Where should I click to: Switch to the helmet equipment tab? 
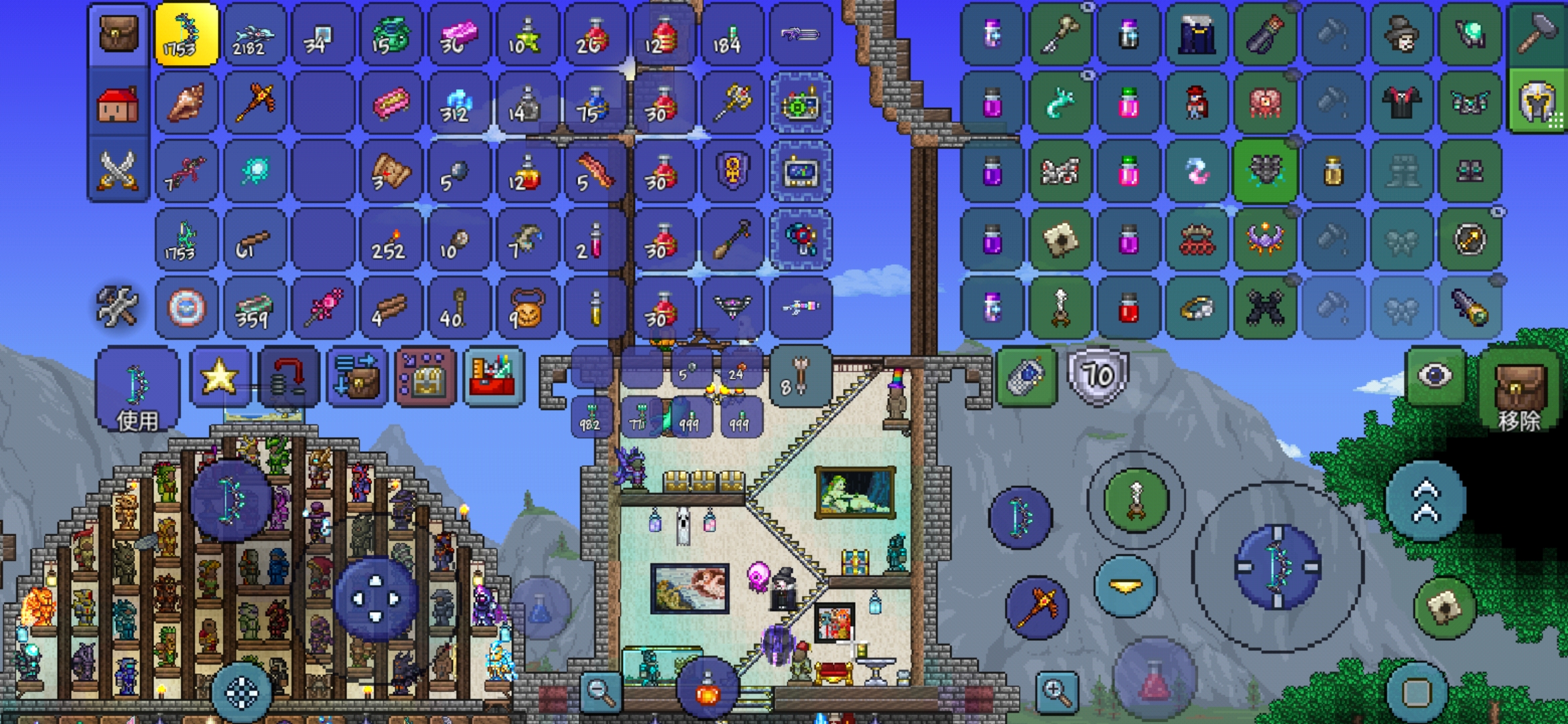pos(1537,103)
